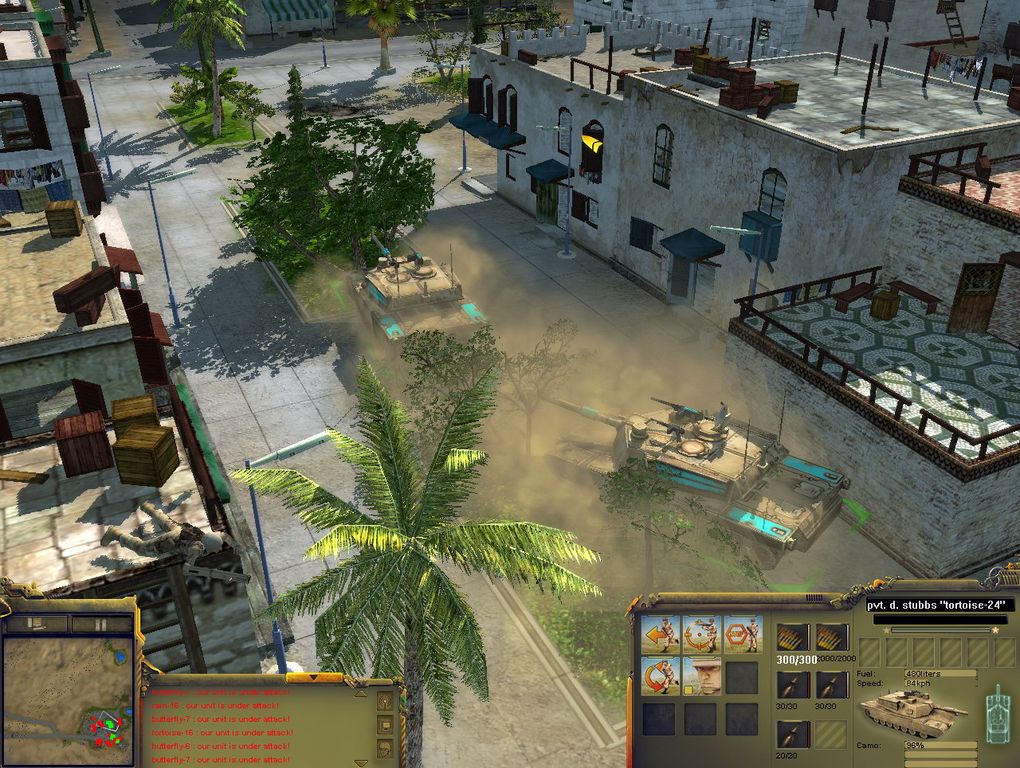Choose the 20/20 tank shell ammo slot
The image size is (1020, 768).
792,733
